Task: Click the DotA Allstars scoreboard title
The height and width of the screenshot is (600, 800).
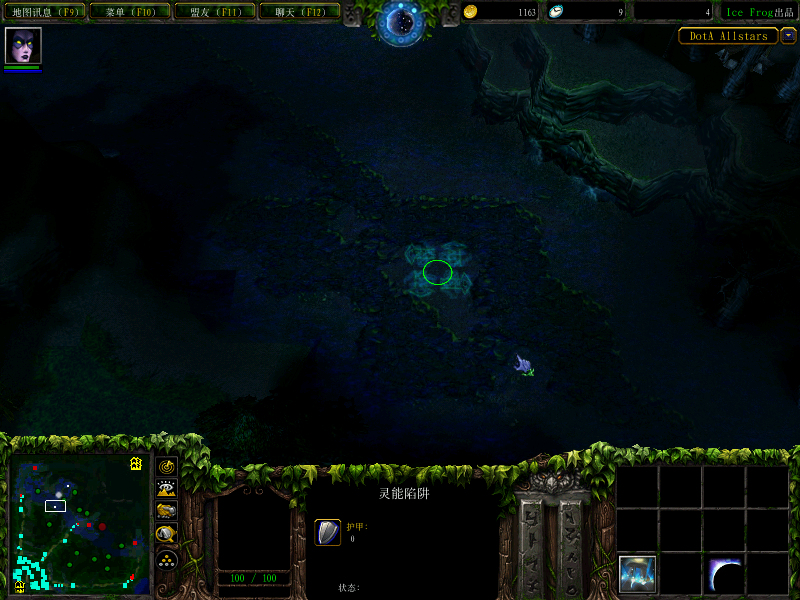Action: pyautogui.click(x=728, y=36)
